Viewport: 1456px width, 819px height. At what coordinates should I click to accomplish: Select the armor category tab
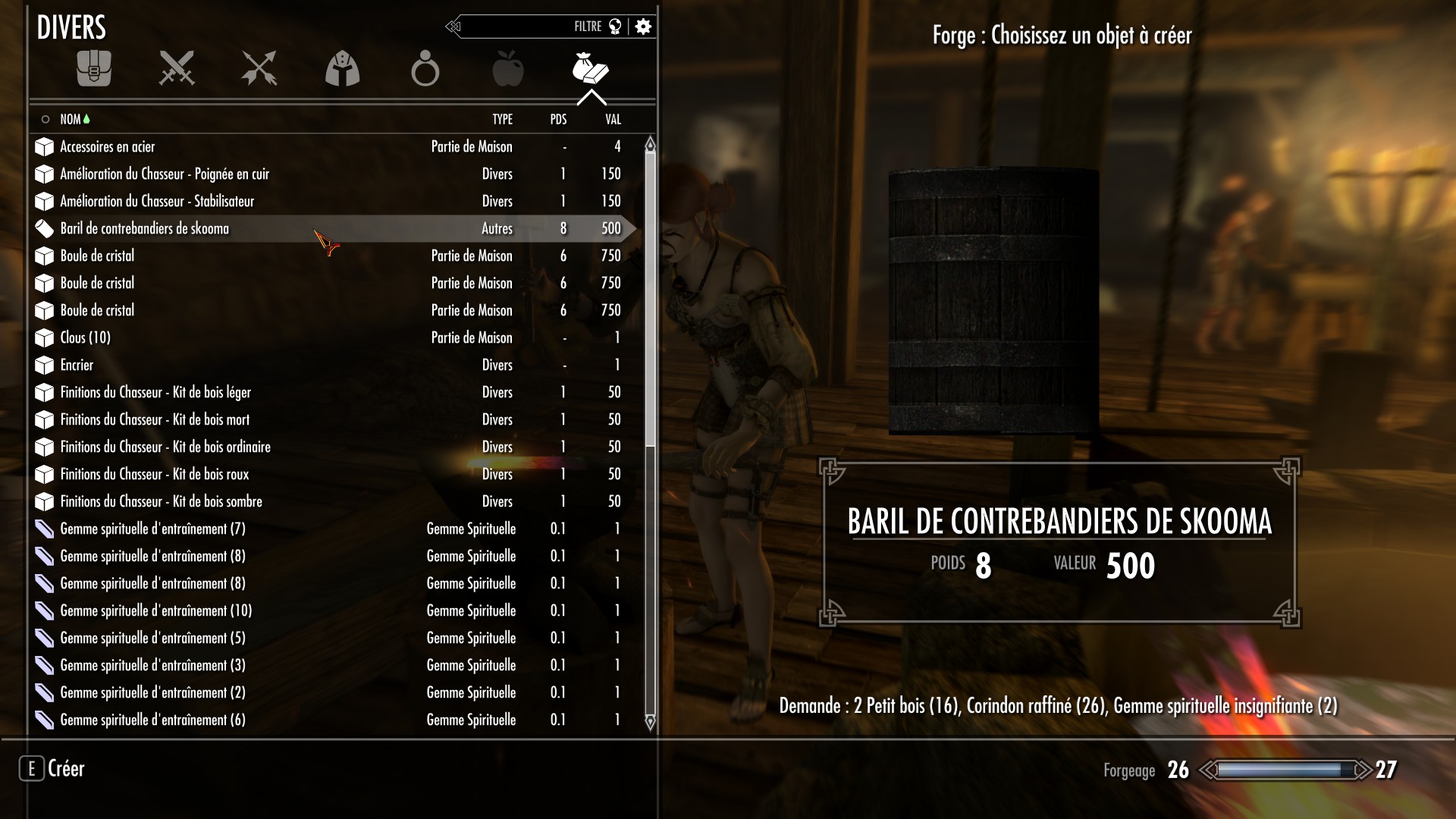[x=342, y=69]
